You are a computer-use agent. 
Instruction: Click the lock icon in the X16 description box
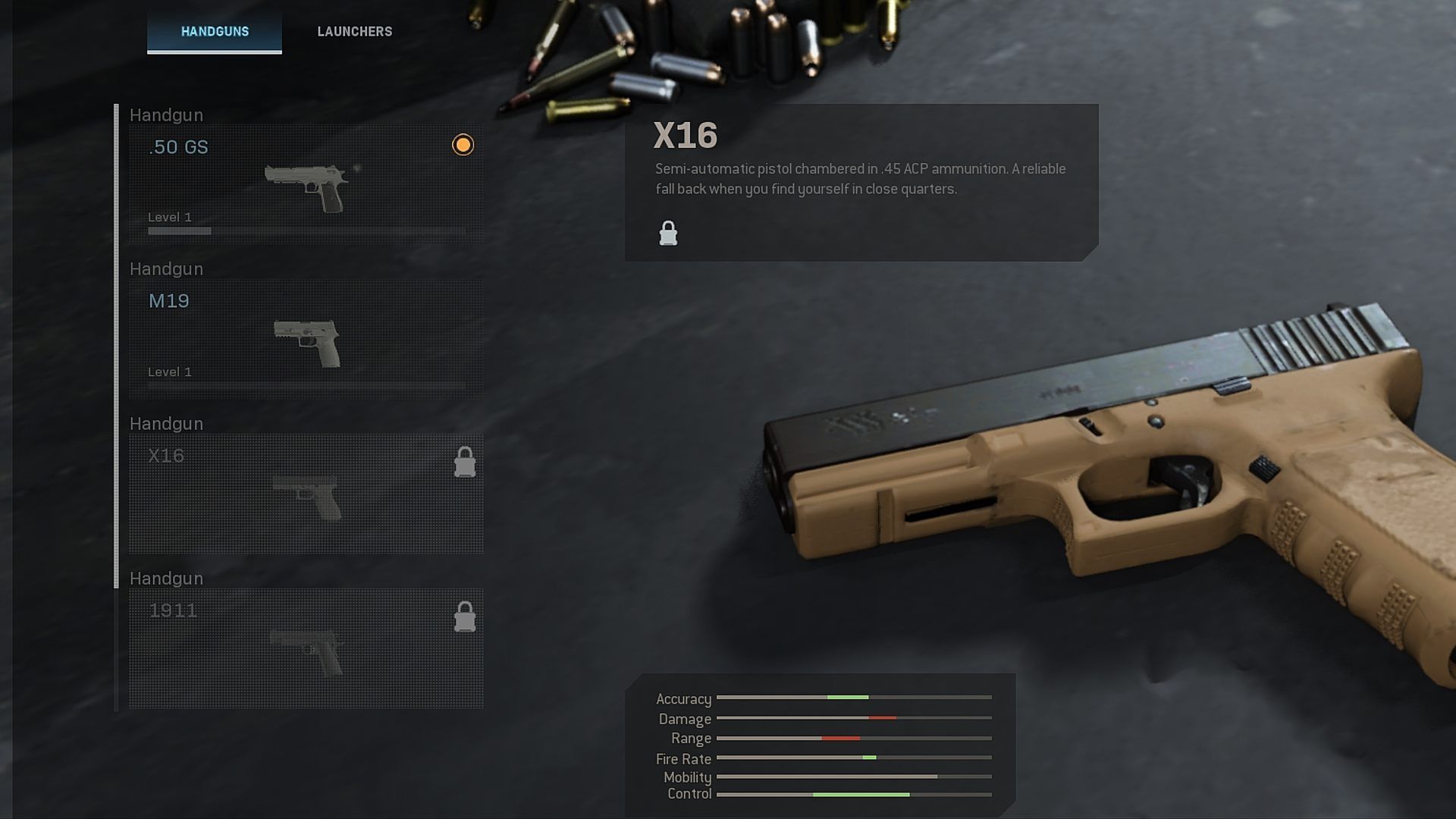coord(668,232)
